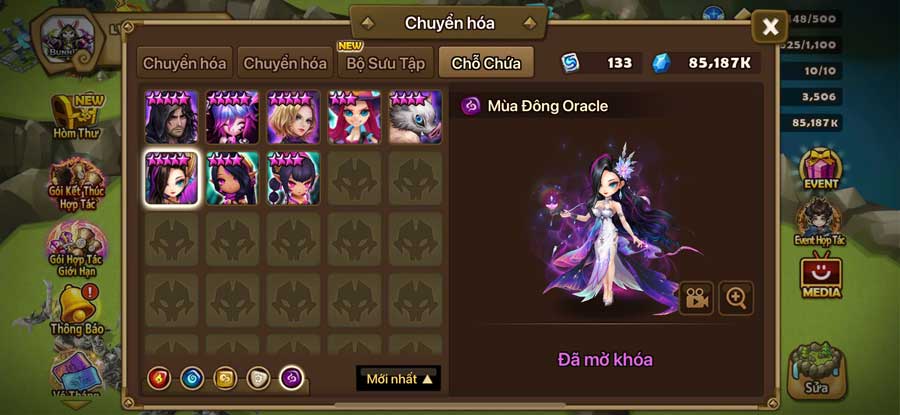Viewport: 900px width, 415px height.
Task: Filter monsters by fire element
Action: (x=160, y=378)
